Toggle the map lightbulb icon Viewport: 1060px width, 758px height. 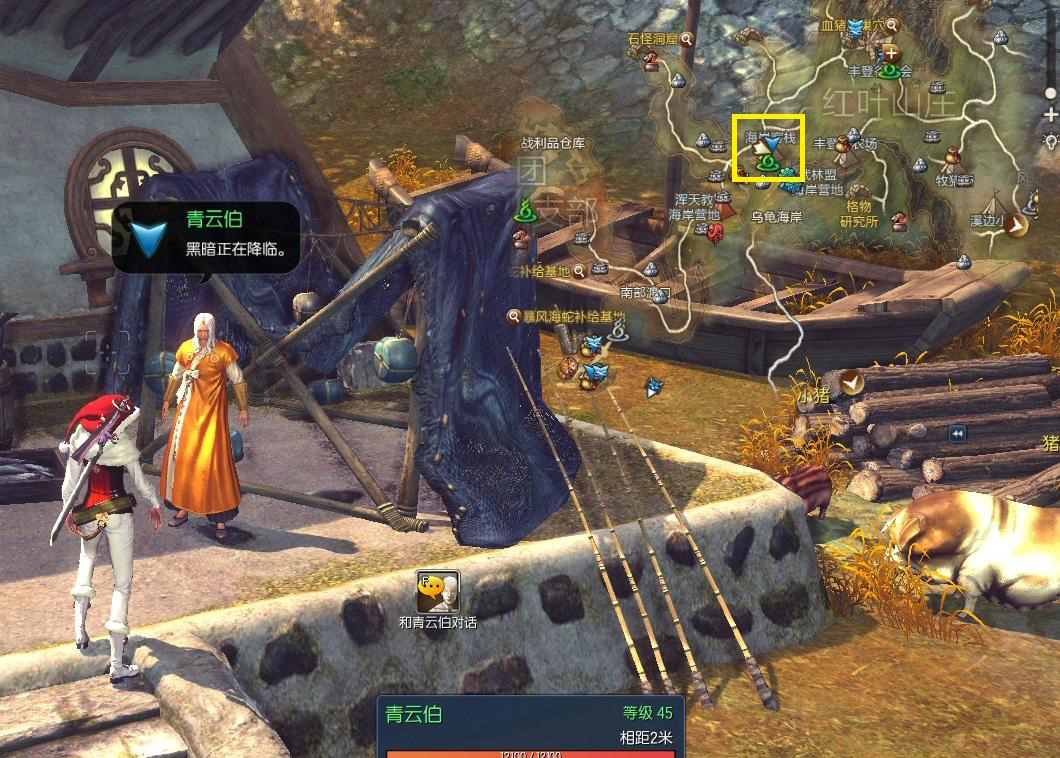1050,138
